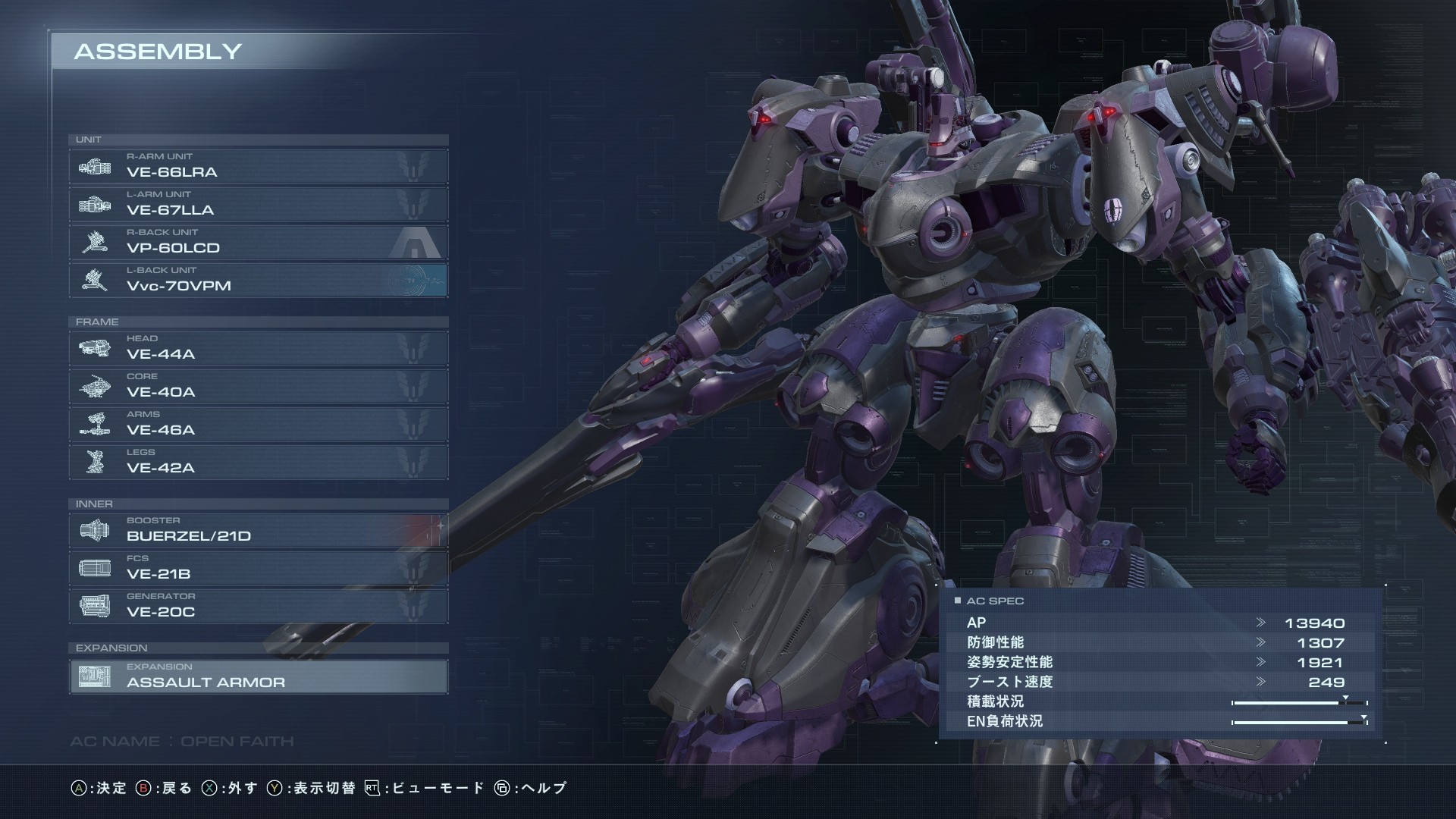1456x819 pixels.
Task: Select the ARMS VE-46A part row
Action: click(258, 424)
